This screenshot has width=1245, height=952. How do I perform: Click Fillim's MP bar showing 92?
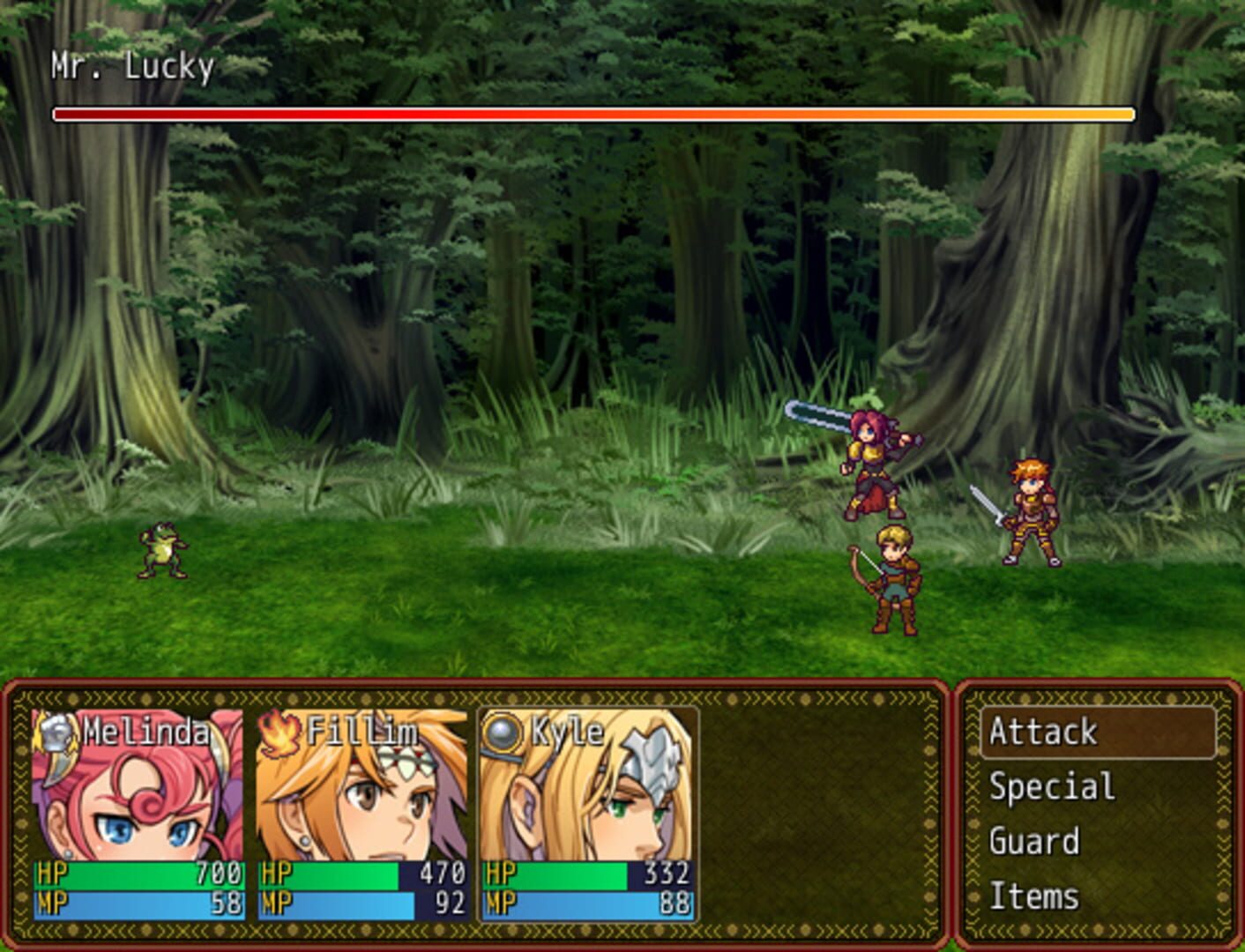pos(362,904)
